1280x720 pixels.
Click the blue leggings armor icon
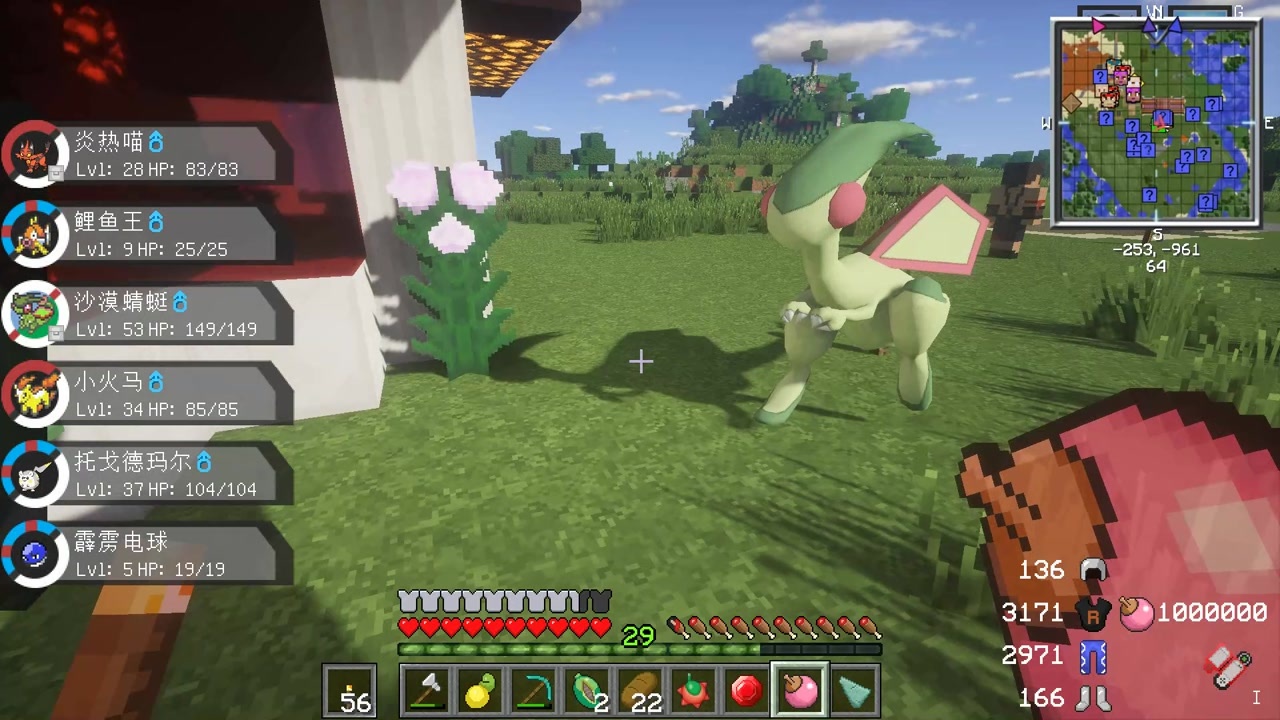point(1093,656)
